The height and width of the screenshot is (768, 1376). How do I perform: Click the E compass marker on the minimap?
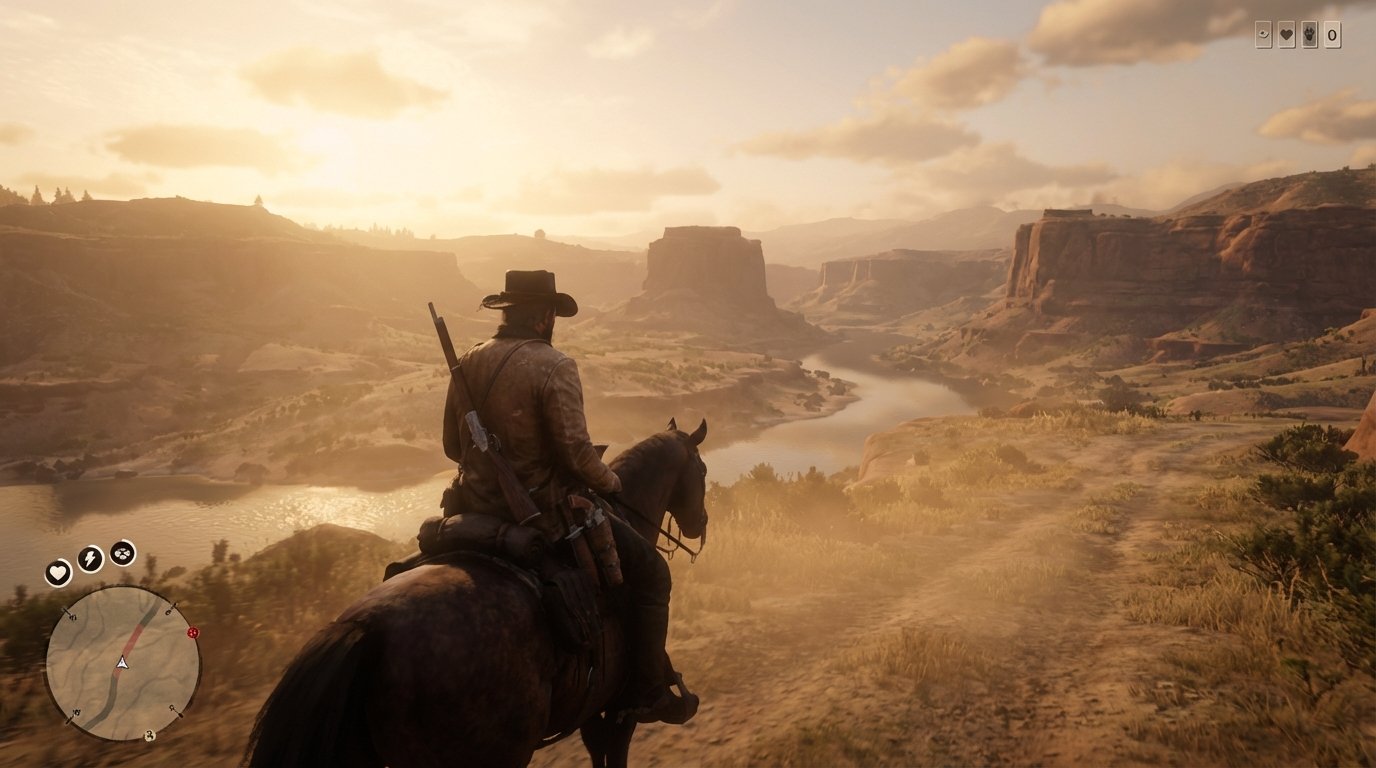click(x=168, y=611)
